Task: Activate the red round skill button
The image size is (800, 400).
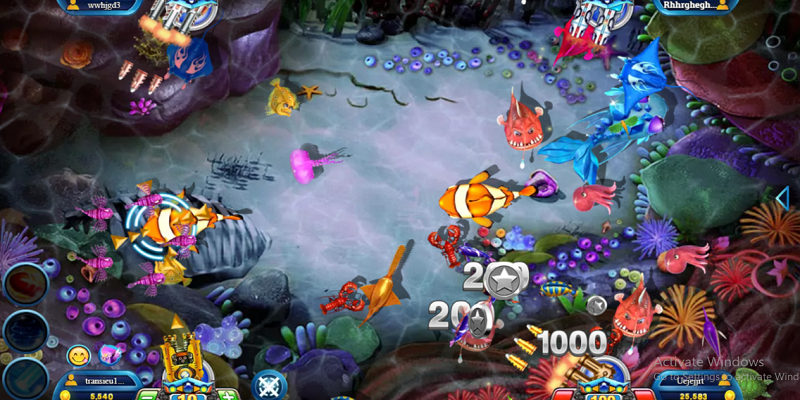Action: 24,283
